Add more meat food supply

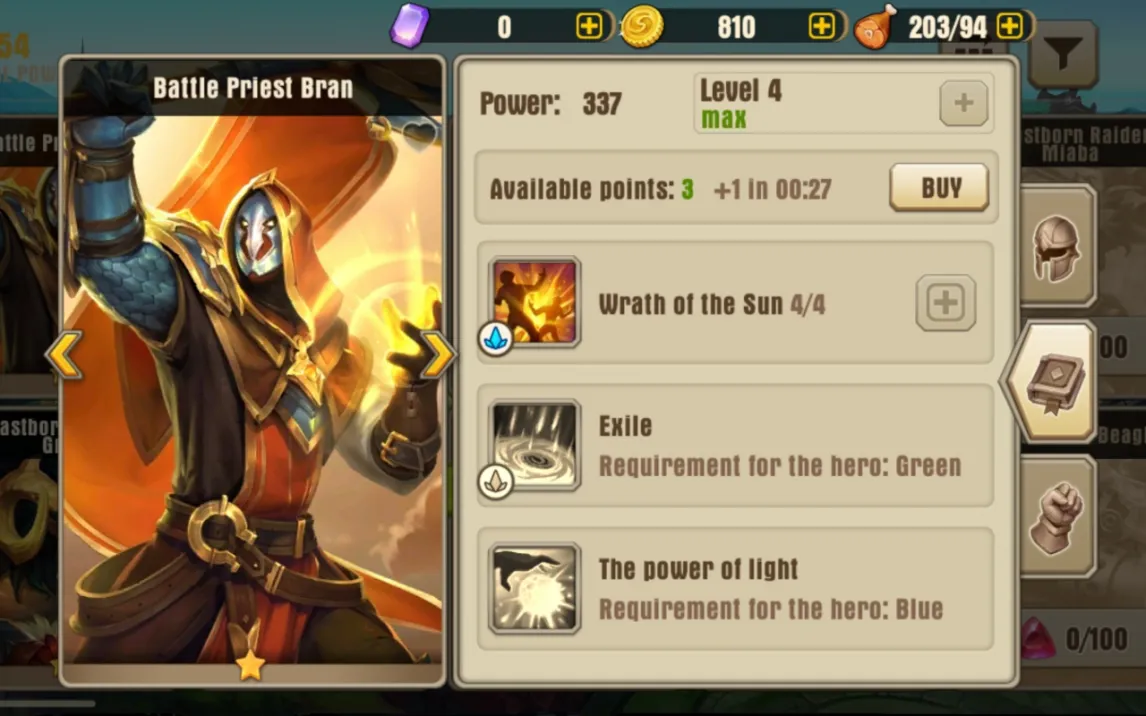[x=1010, y=27]
